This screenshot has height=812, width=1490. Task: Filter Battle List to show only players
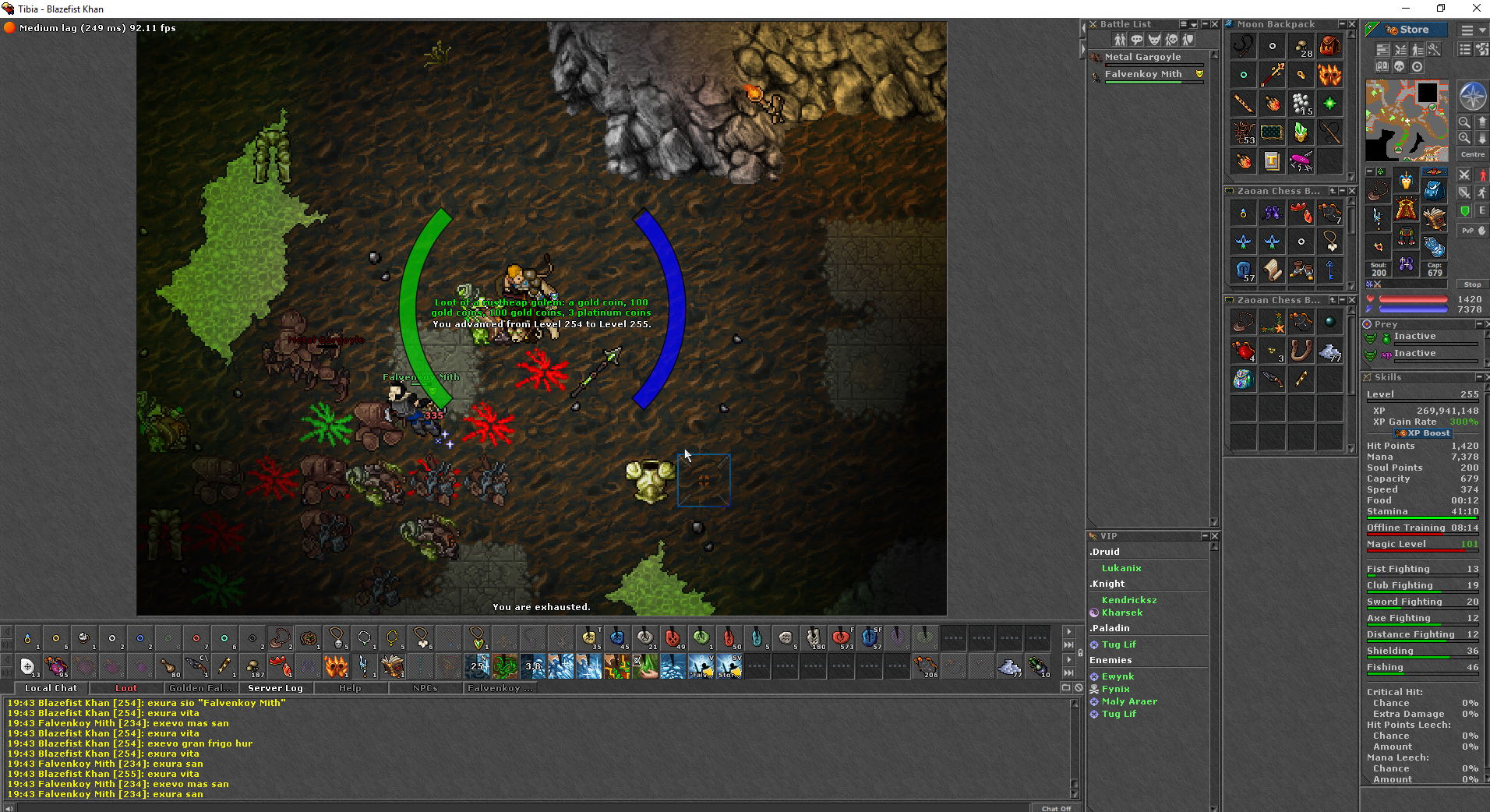(1120, 40)
